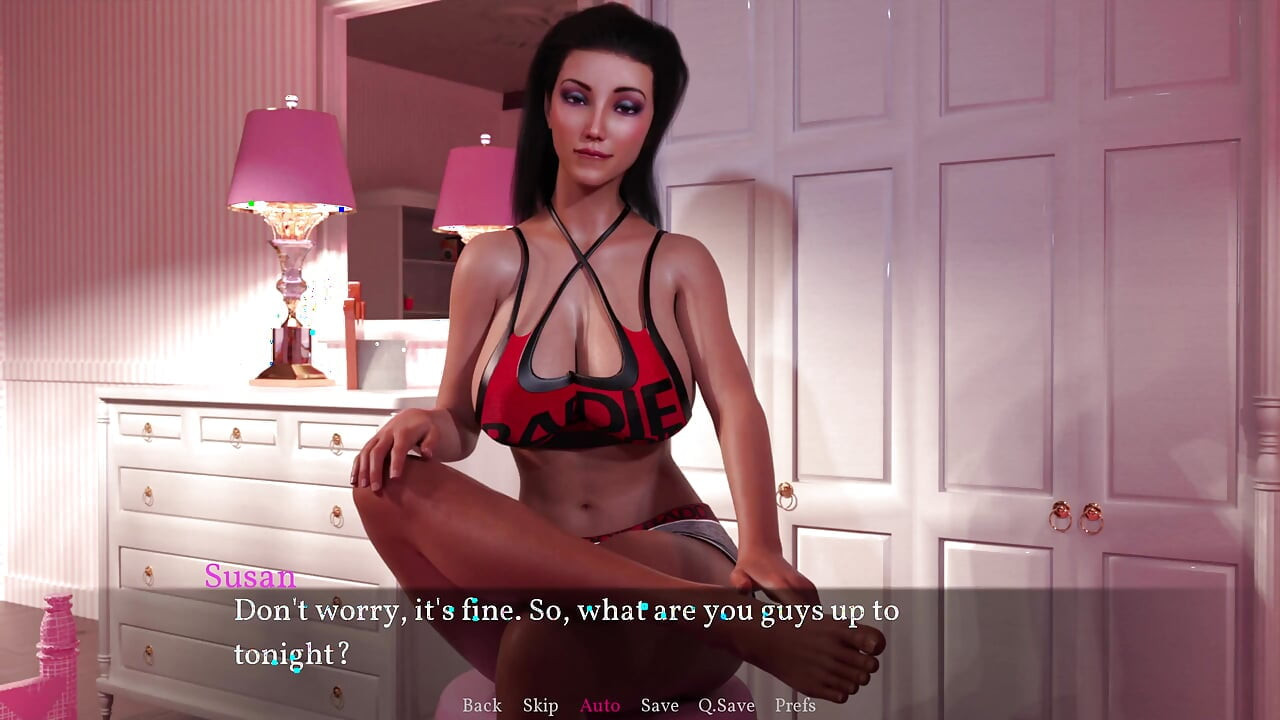Click Auto to pause auto-advance
1280x720 pixels.
point(598,705)
